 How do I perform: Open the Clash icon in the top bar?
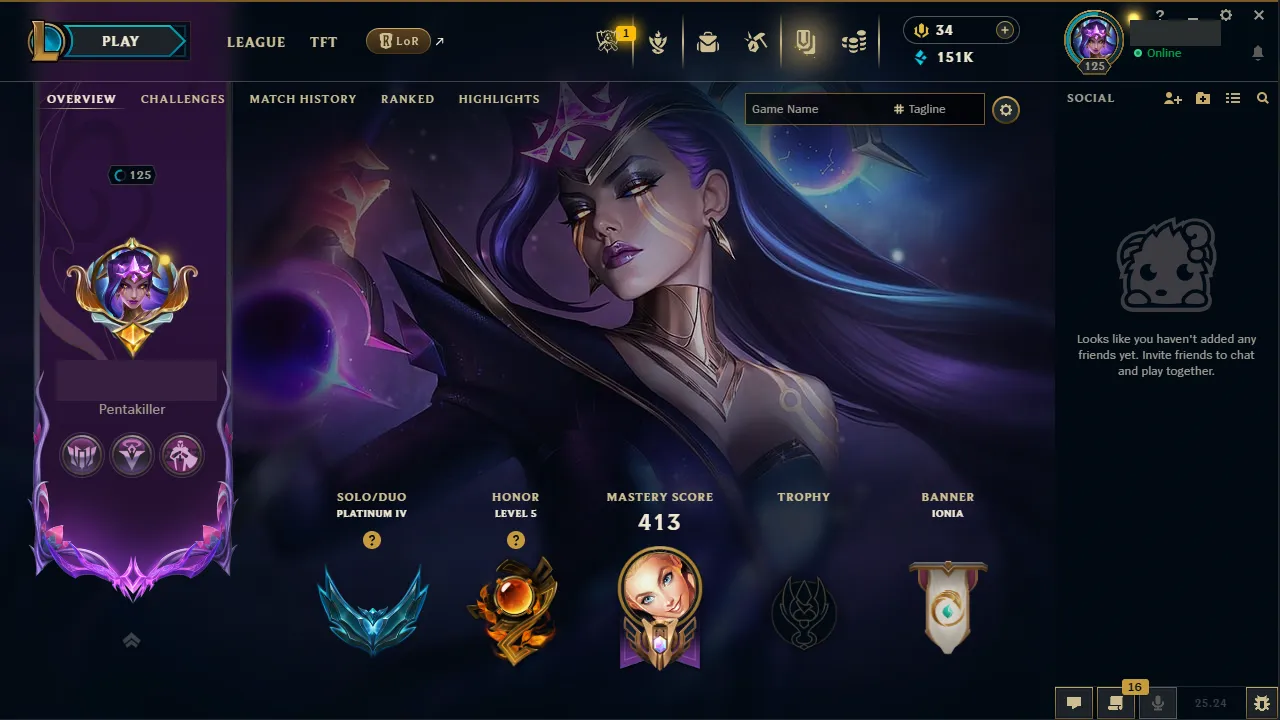658,42
